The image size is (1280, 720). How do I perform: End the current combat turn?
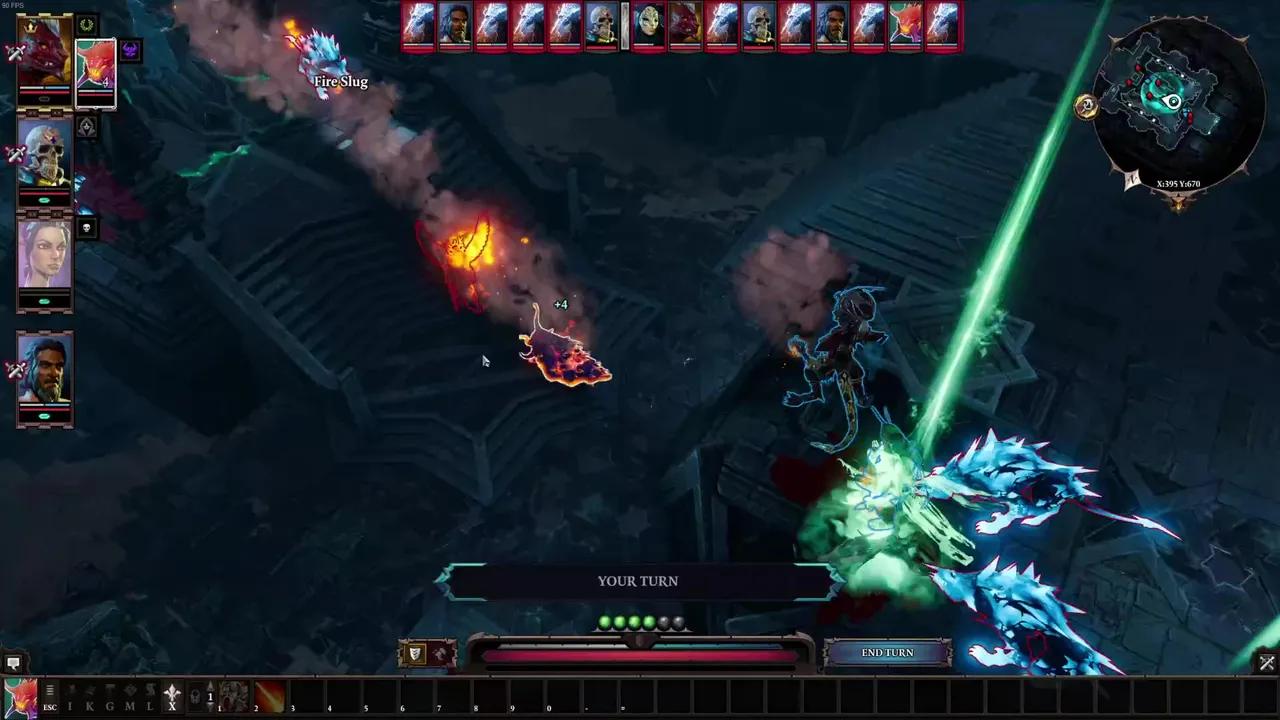887,653
